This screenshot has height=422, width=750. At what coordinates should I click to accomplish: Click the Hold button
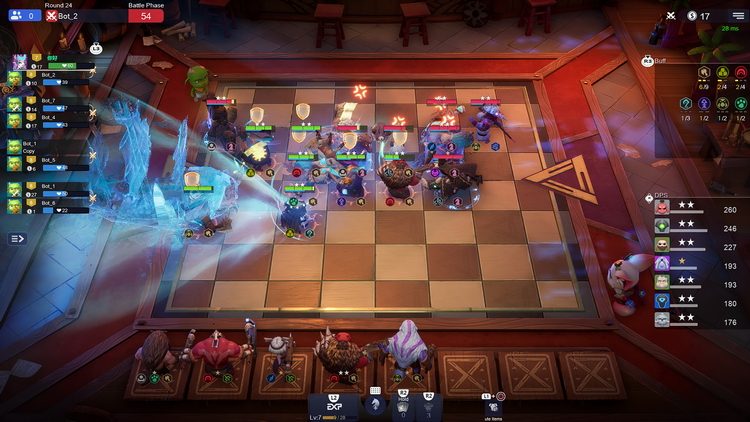[x=401, y=405]
